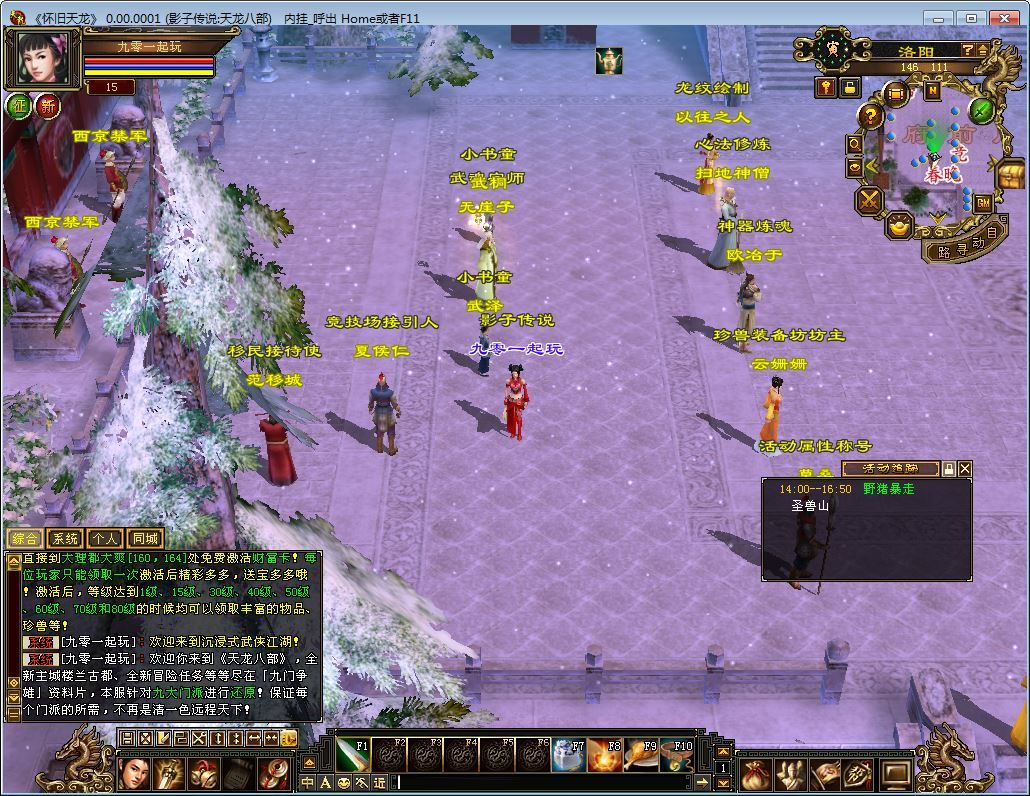Toggle the green sword PK mode button
Viewport: 1030px width, 796px height.
coord(981,110)
